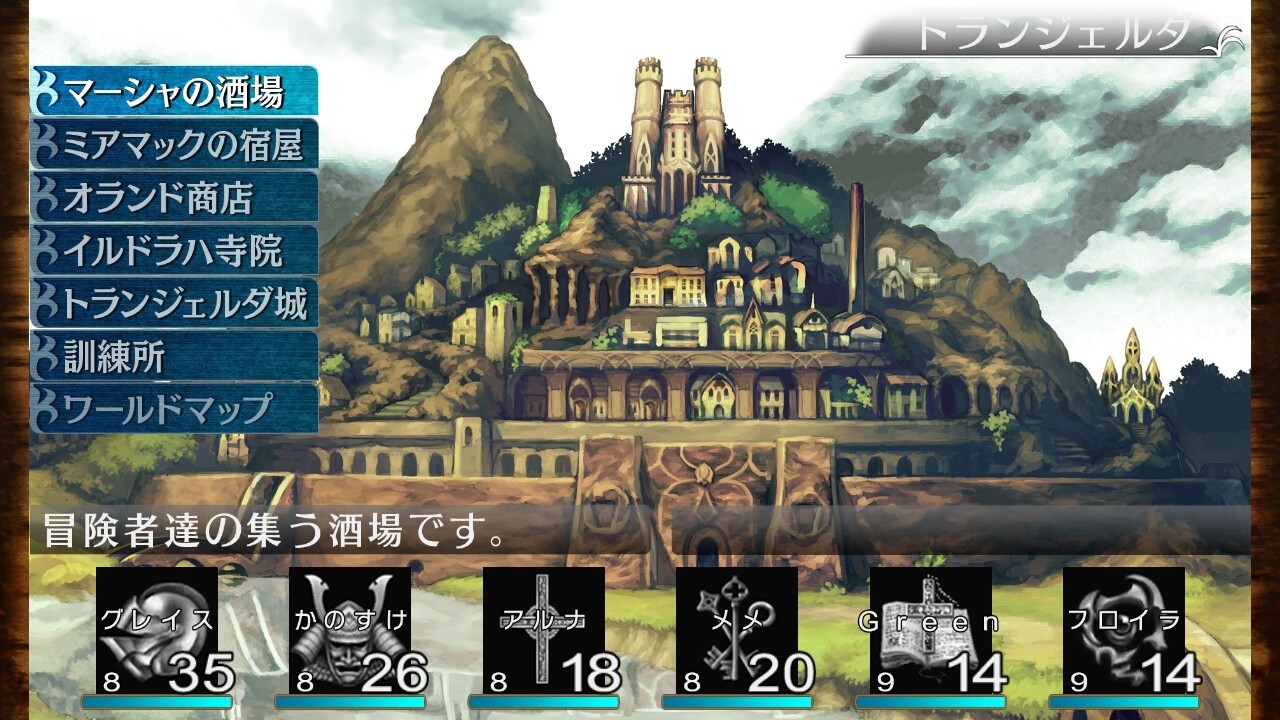Choose アルナ cross portrait

click(544, 630)
